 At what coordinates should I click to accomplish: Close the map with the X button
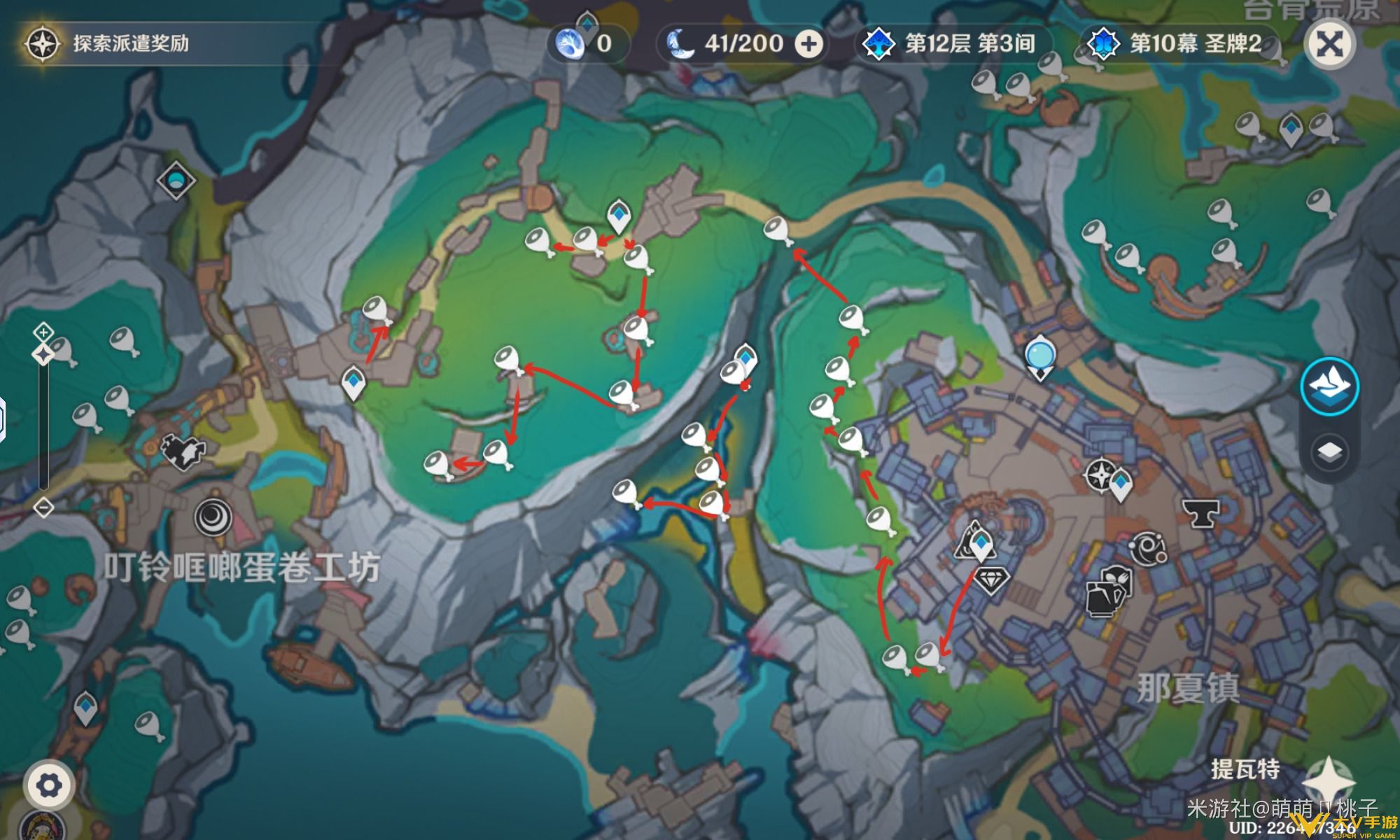(1329, 45)
